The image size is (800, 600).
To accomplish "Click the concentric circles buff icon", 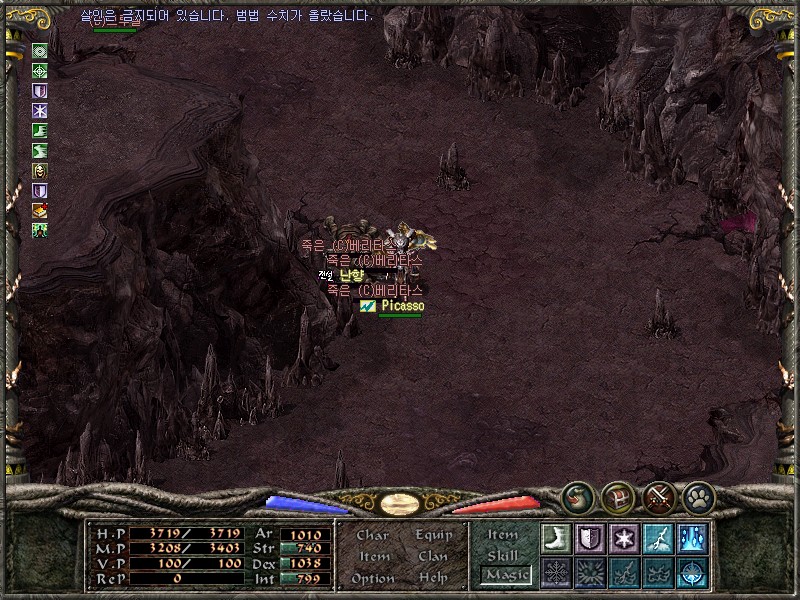I will [x=40, y=50].
